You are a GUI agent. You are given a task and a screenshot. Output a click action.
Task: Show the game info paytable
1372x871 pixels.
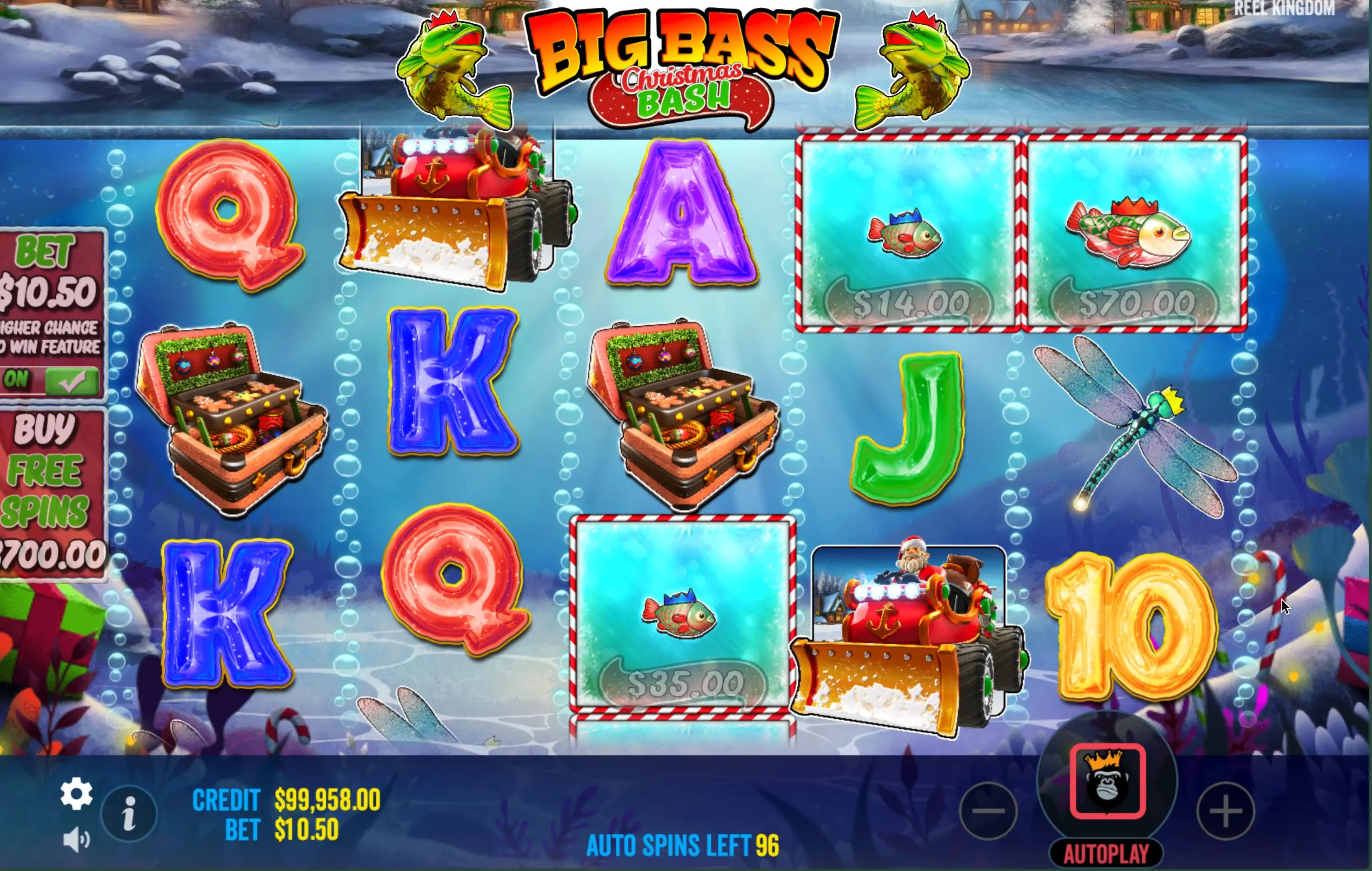[129, 813]
